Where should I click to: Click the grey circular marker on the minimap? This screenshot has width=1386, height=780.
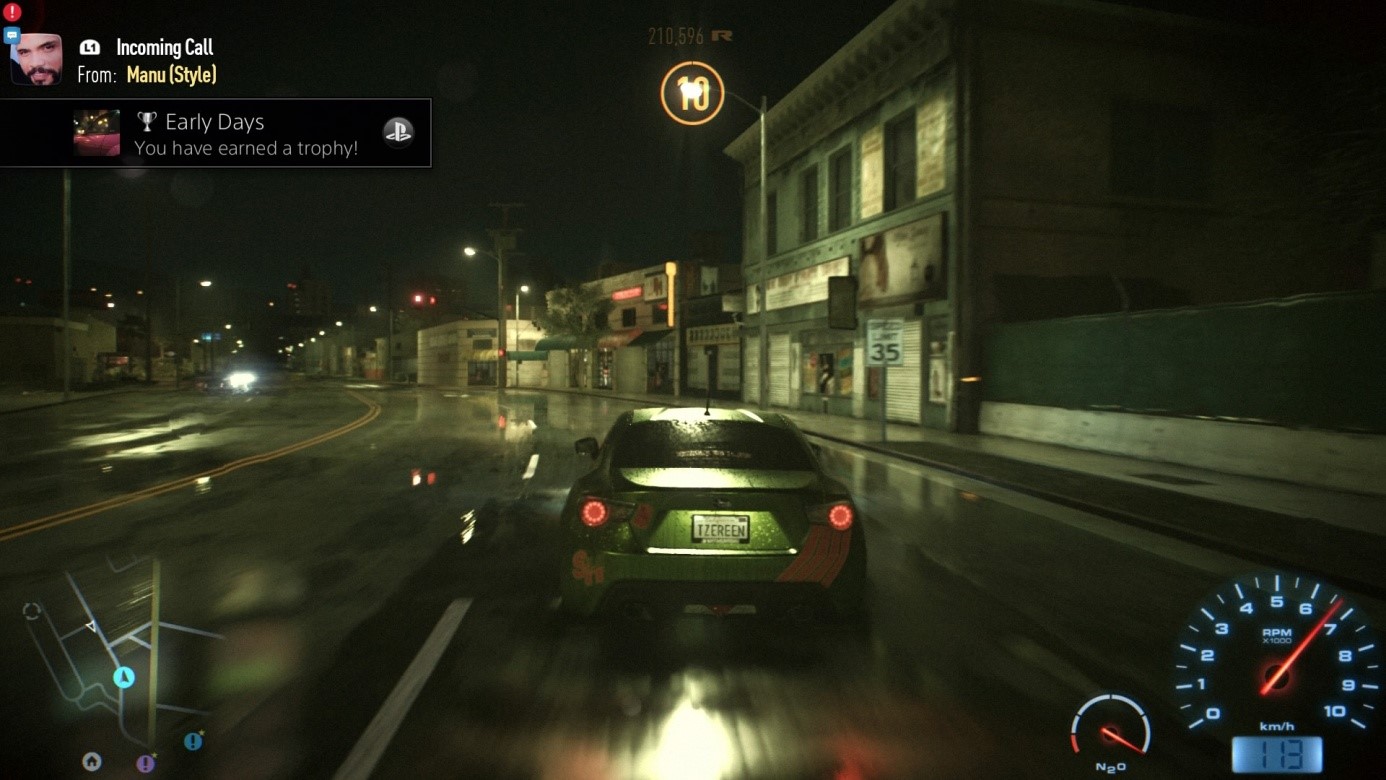tap(32, 611)
